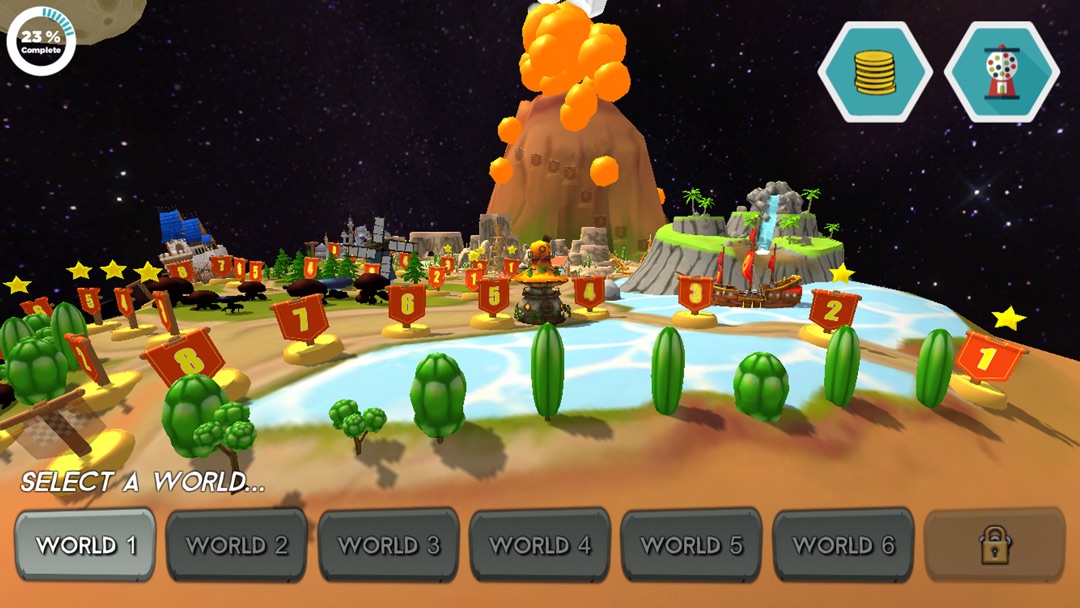Switch to World 2
This screenshot has width=1080, height=608.
[237, 545]
